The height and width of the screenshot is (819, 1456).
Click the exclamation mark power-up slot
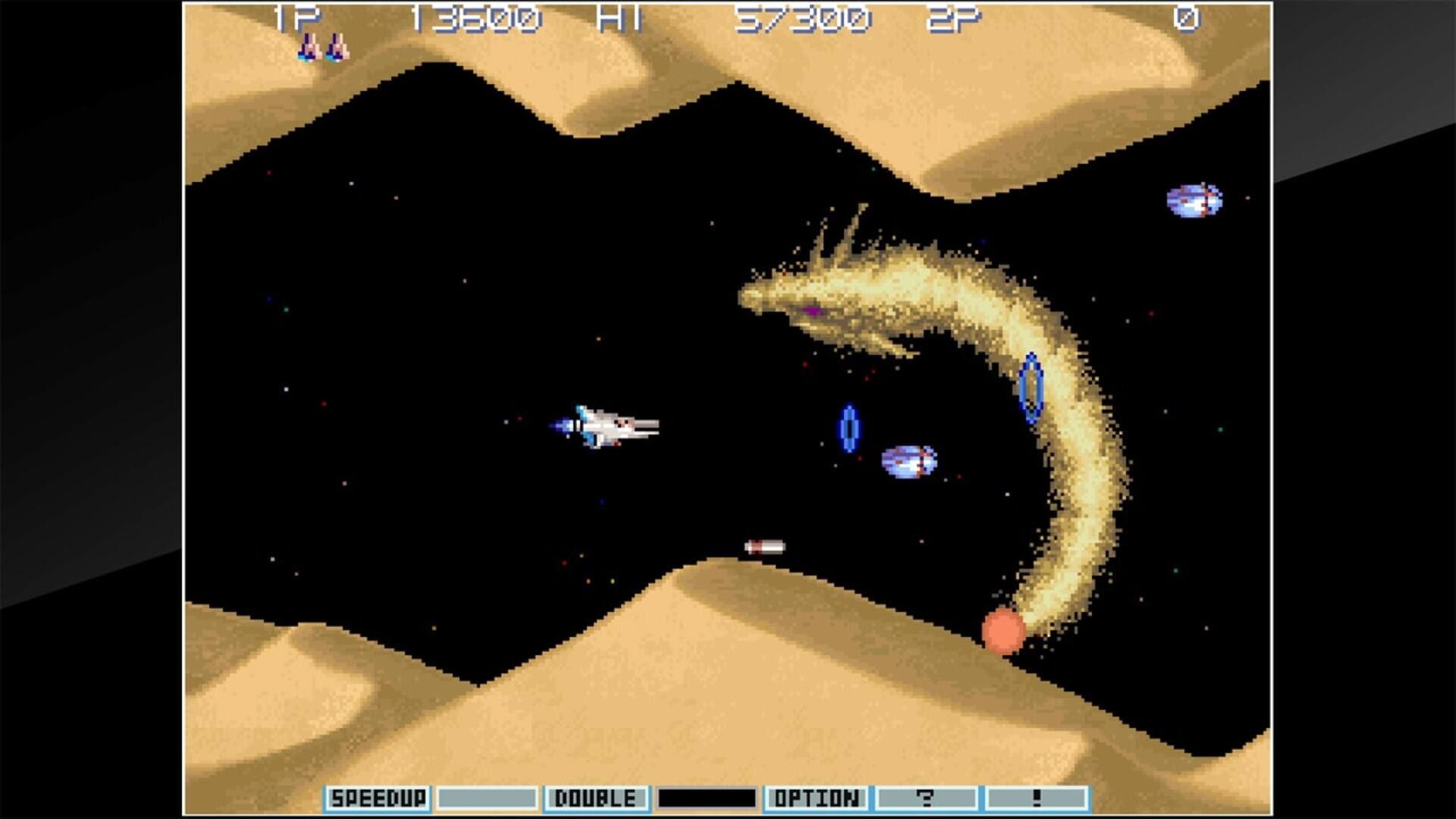pyautogui.click(x=1036, y=798)
